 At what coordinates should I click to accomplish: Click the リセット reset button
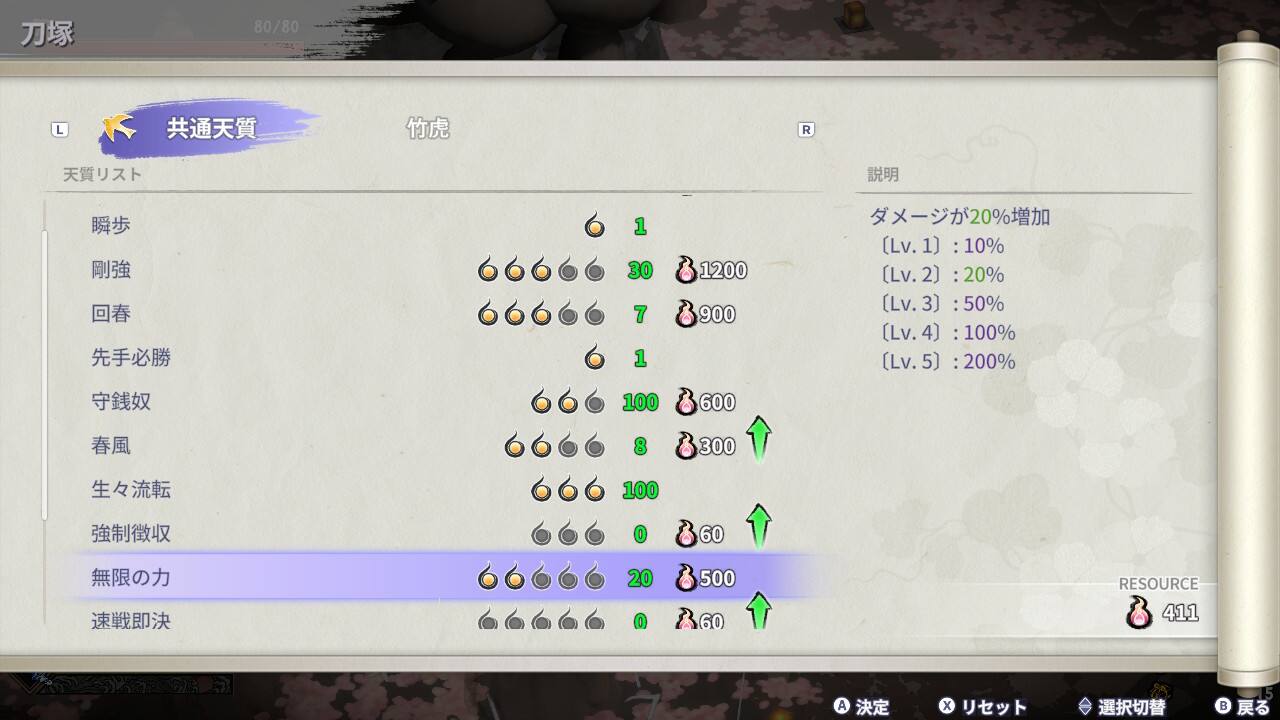[983, 706]
